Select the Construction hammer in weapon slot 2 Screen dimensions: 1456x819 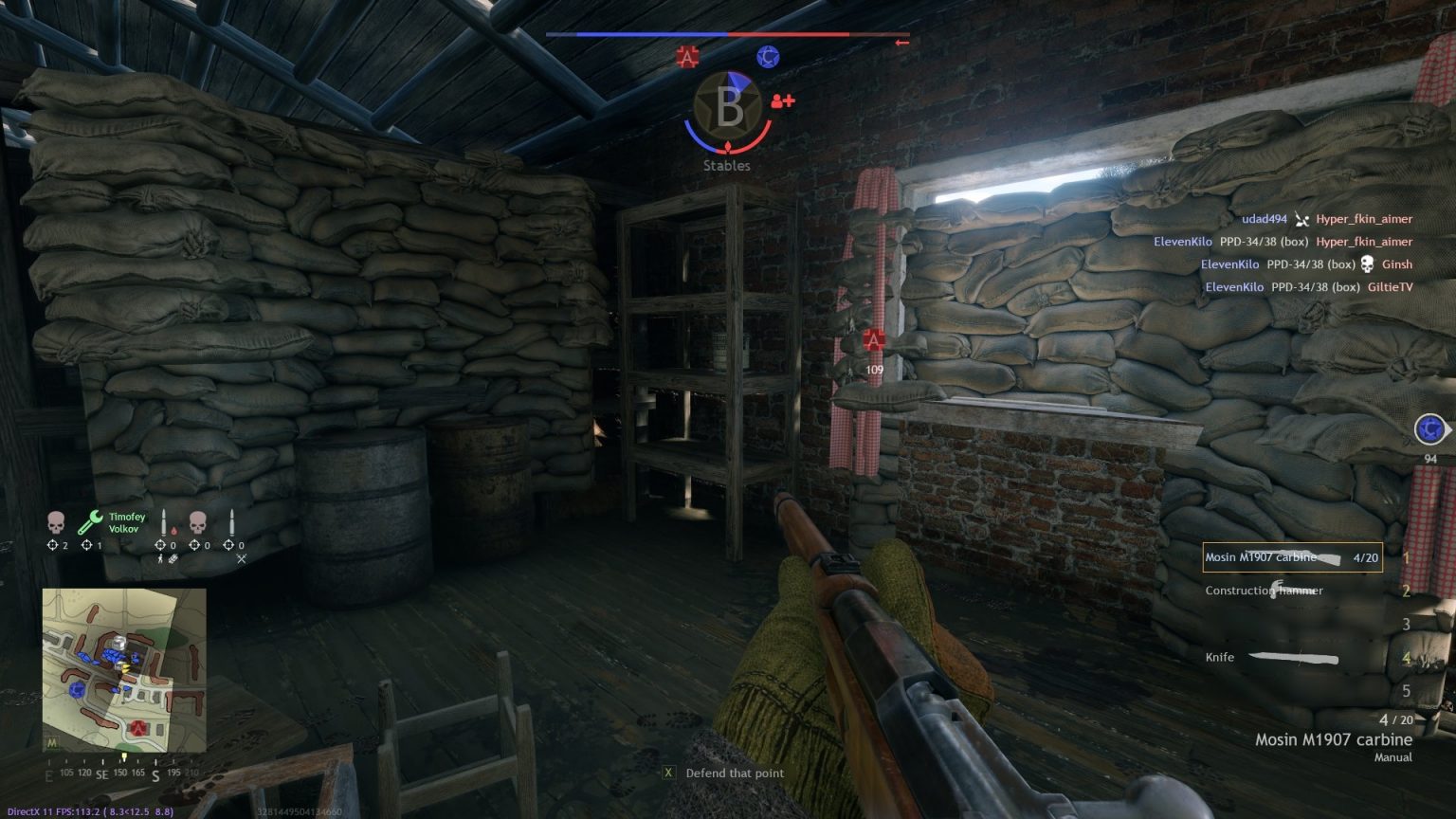(1265, 590)
